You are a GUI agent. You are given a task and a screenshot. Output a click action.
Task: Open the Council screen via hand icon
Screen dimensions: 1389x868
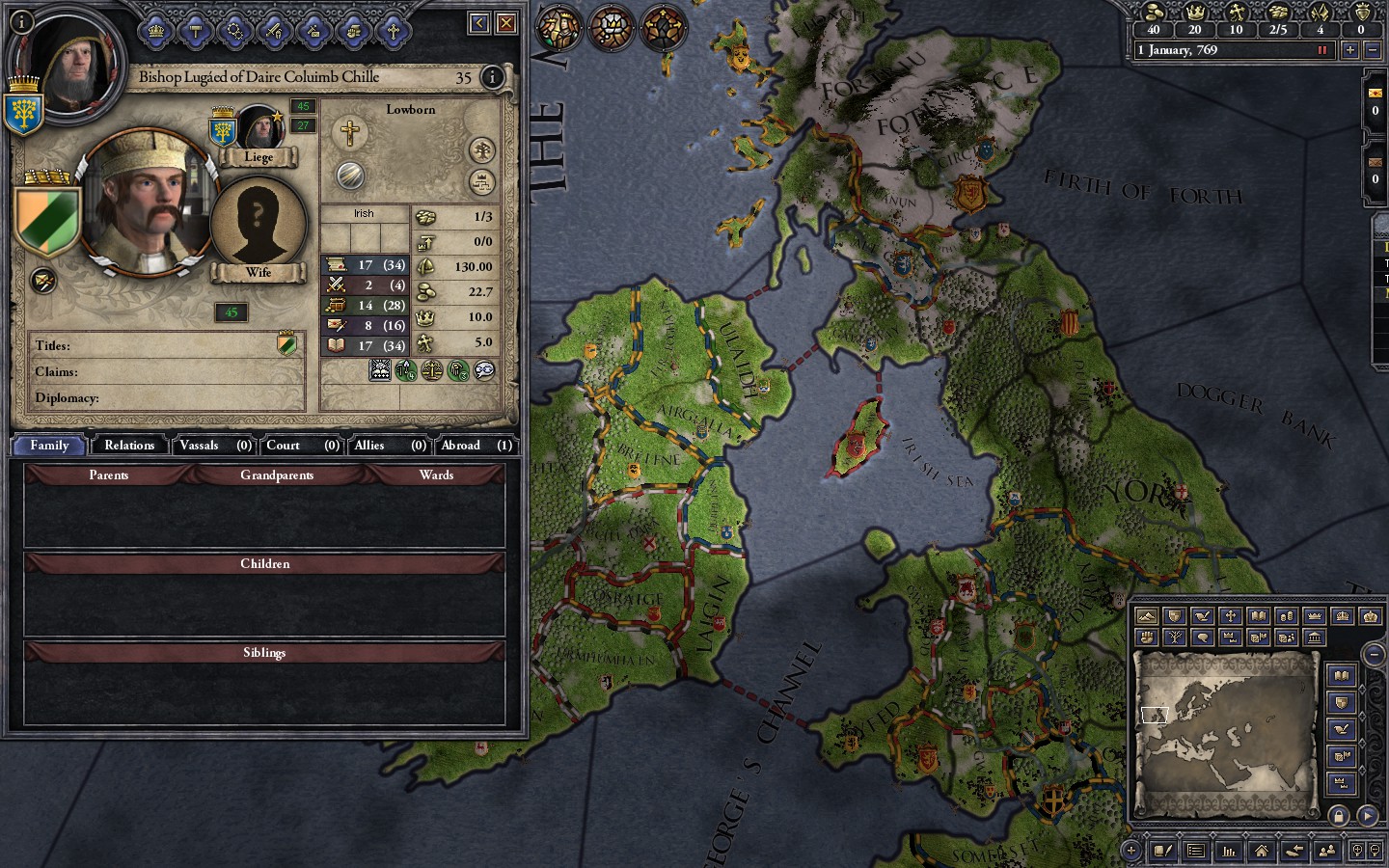click(x=355, y=29)
